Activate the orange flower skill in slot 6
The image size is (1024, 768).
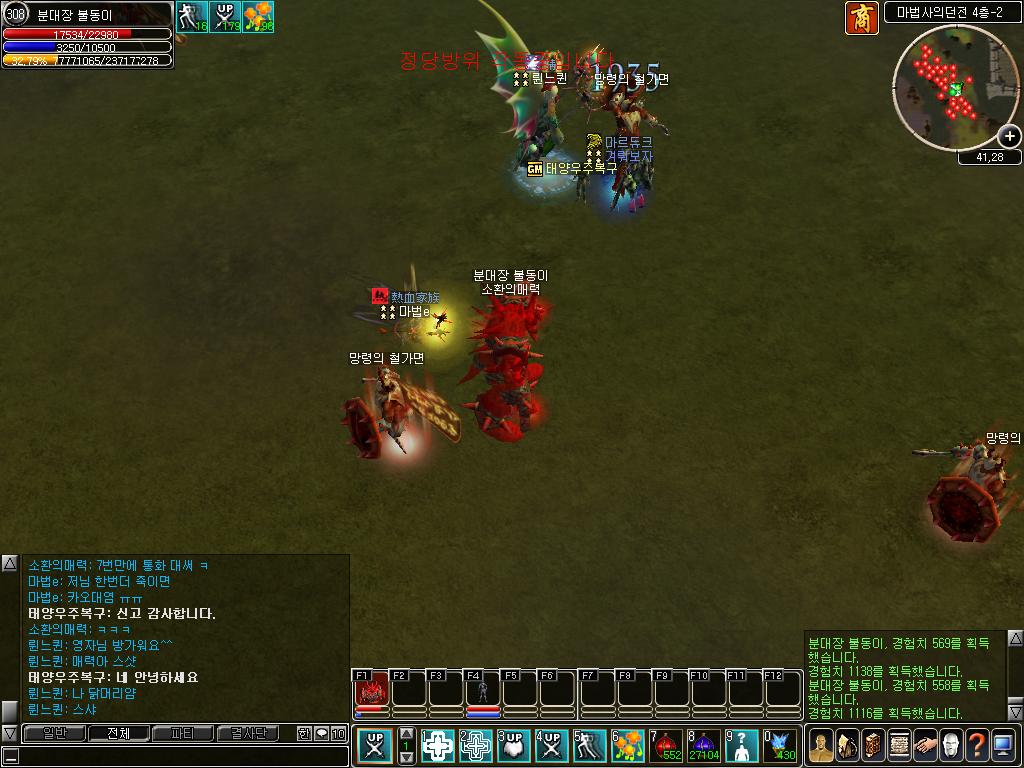(x=628, y=746)
